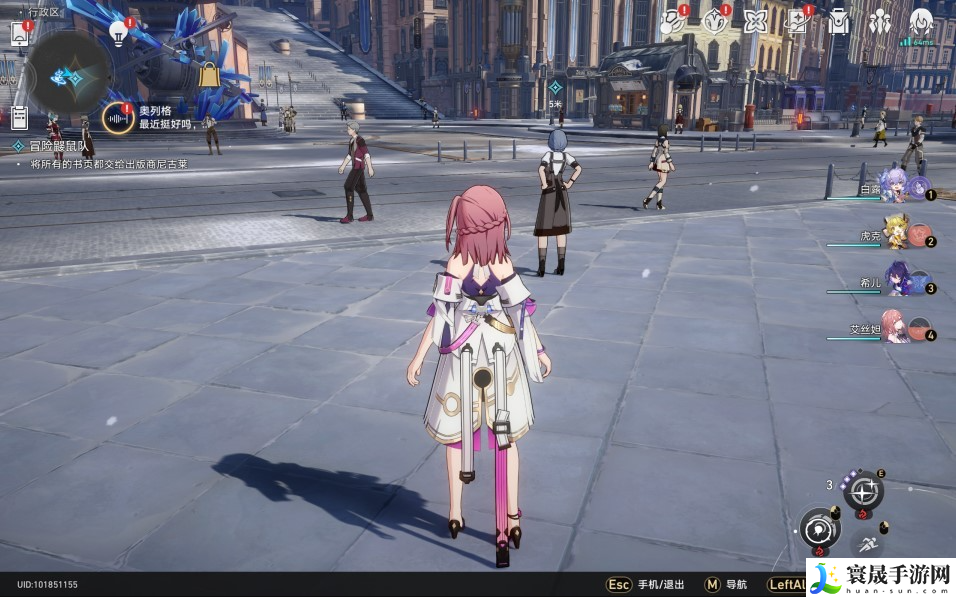Switch to party member 白露
This screenshot has width=956, height=597.
897,188
